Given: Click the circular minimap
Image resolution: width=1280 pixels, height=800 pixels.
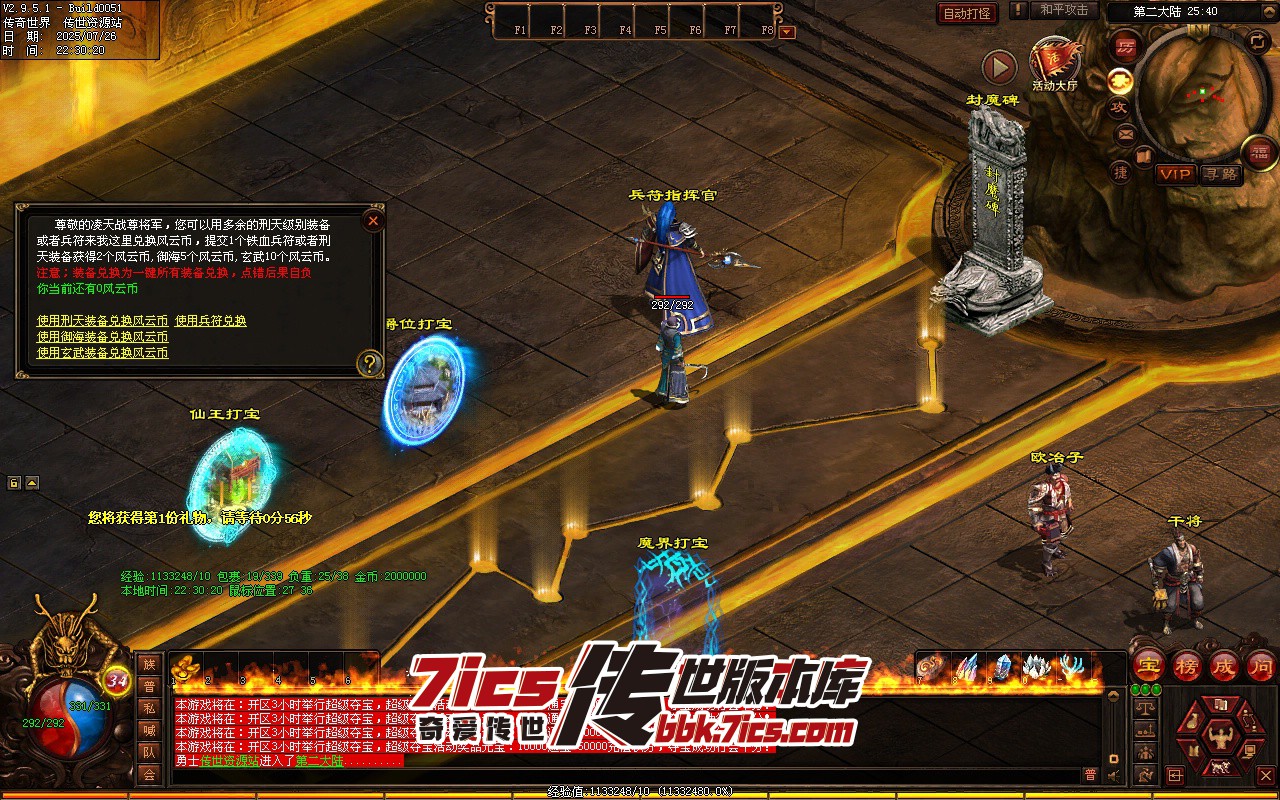Looking at the screenshot, I should [1202, 91].
